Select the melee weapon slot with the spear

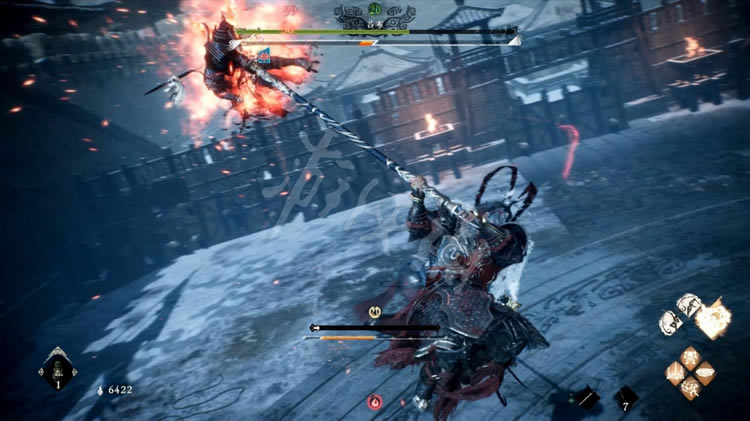[587, 398]
